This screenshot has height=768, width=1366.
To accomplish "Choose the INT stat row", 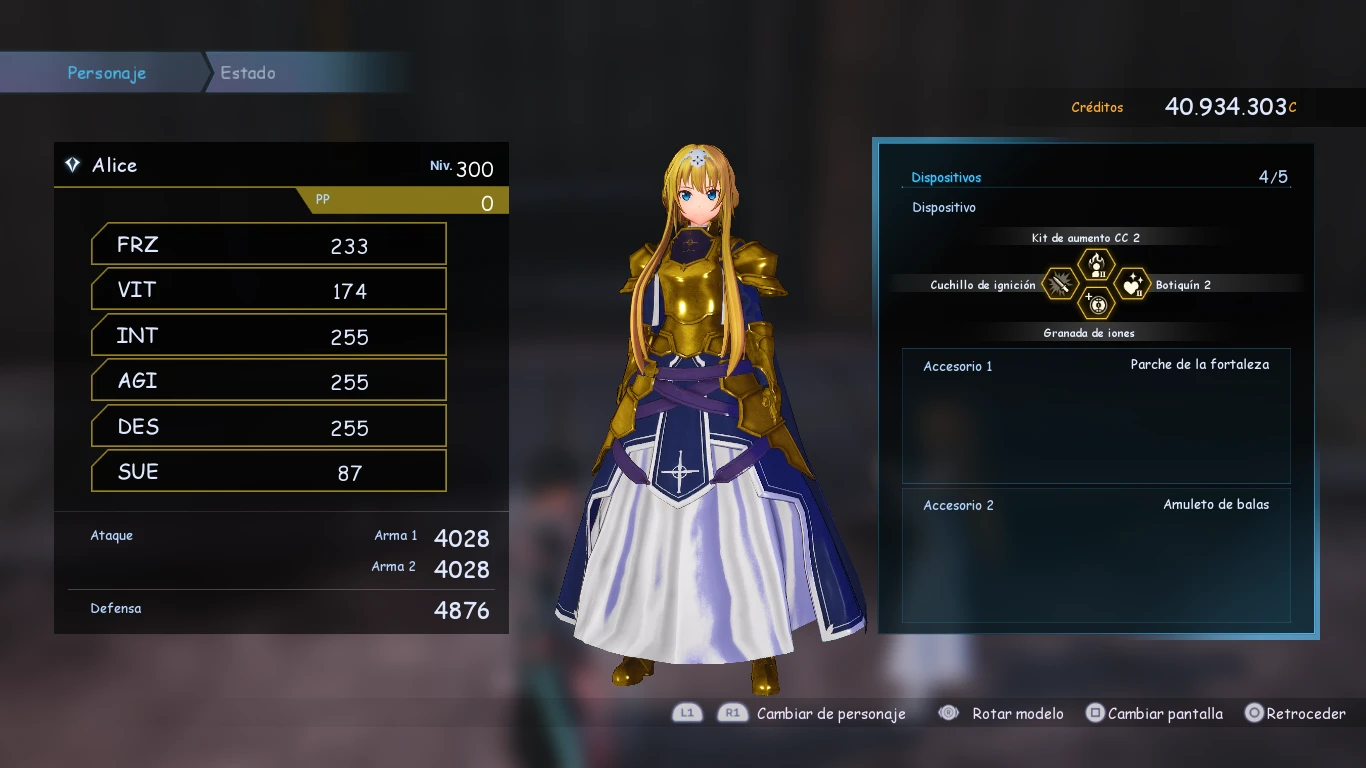I will click(268, 336).
